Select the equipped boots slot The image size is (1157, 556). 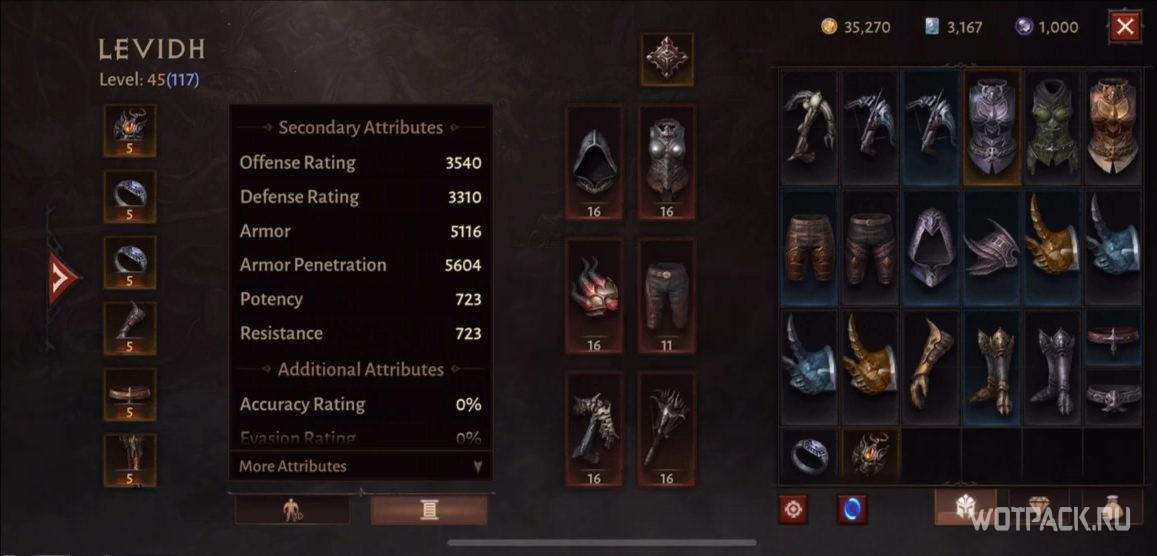pyautogui.click(x=130, y=328)
